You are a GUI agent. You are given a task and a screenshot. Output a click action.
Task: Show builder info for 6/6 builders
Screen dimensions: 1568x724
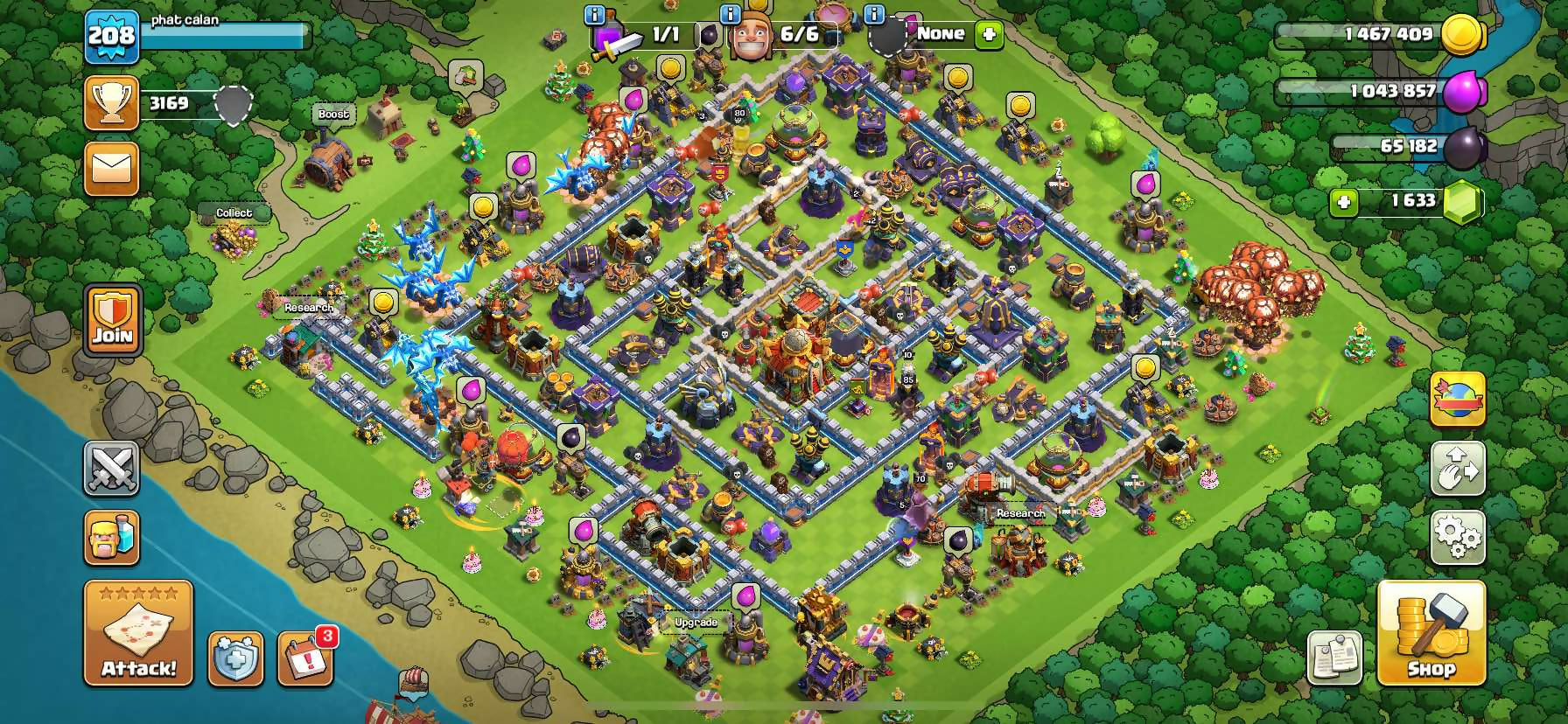[x=730, y=15]
